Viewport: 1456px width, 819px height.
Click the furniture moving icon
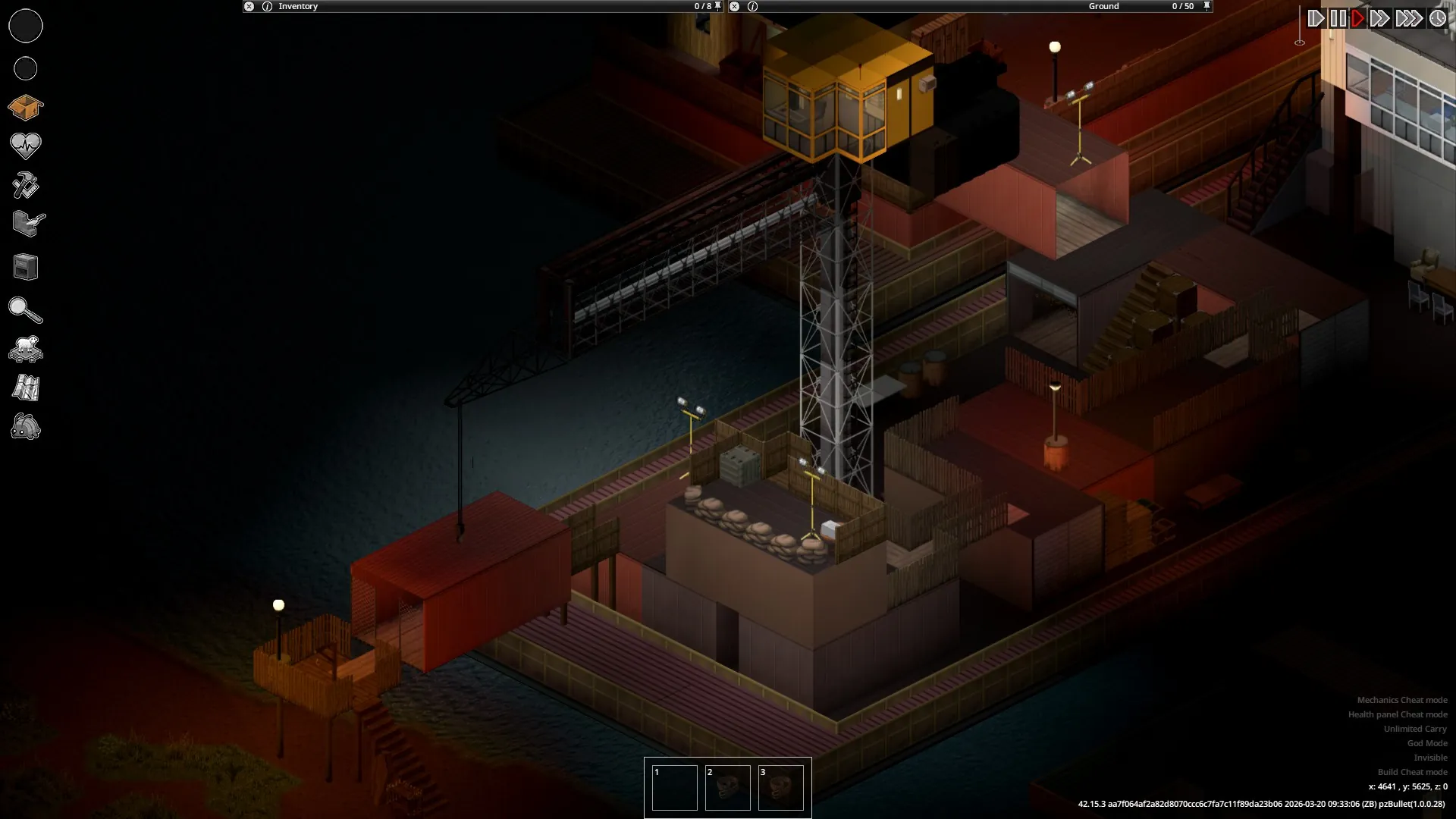tap(25, 267)
